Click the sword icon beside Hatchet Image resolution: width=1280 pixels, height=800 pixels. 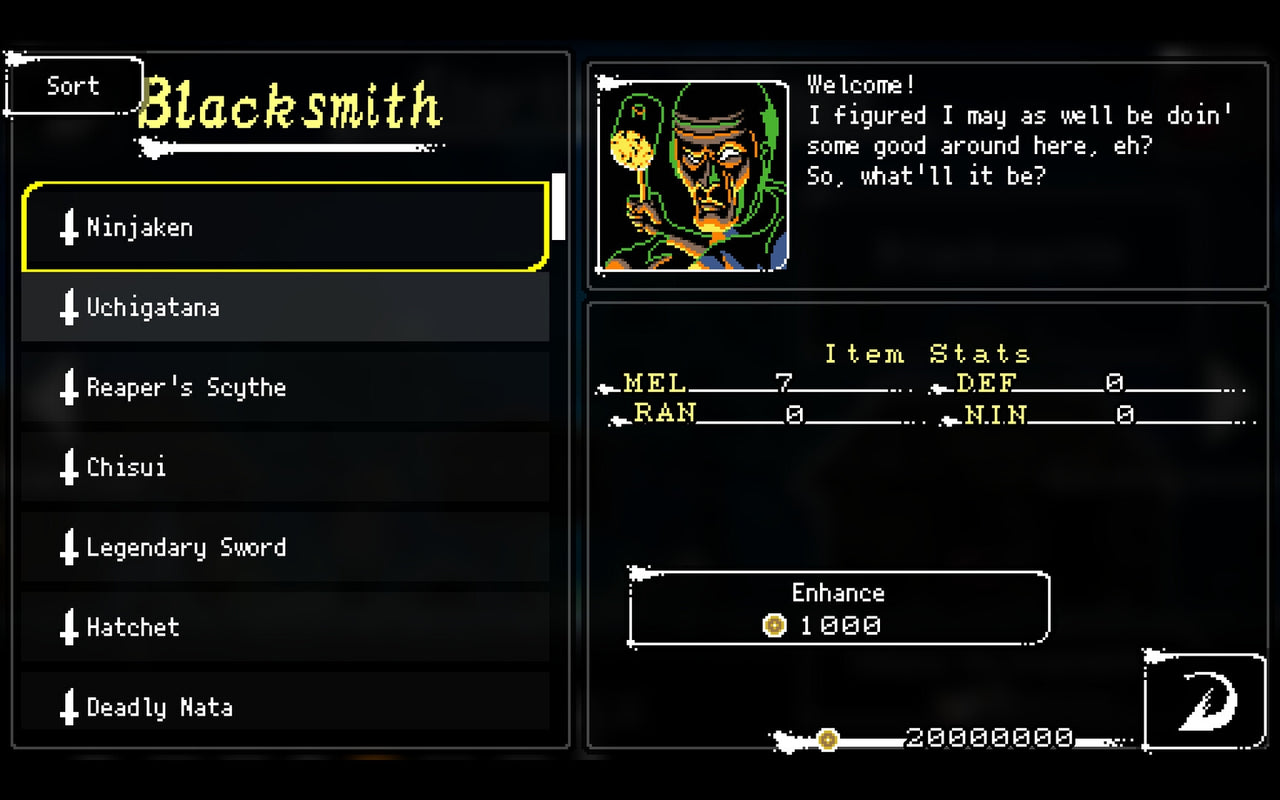[69, 627]
